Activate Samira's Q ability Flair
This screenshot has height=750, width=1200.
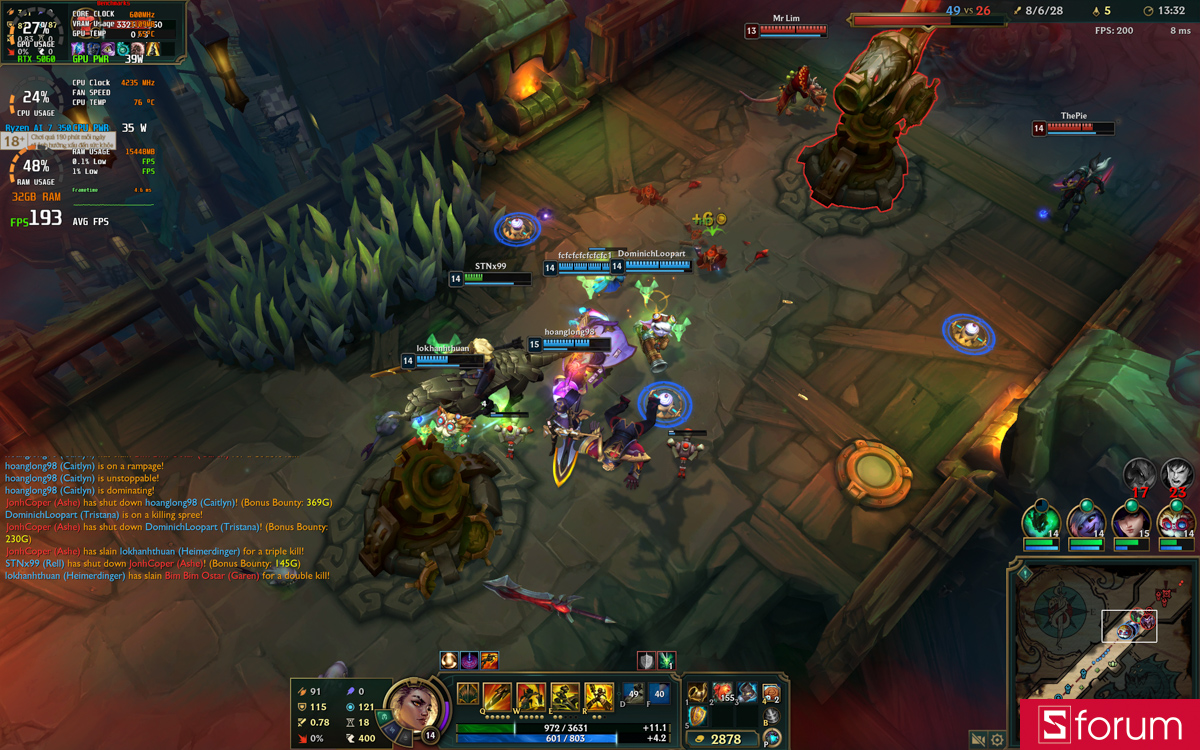coord(497,696)
